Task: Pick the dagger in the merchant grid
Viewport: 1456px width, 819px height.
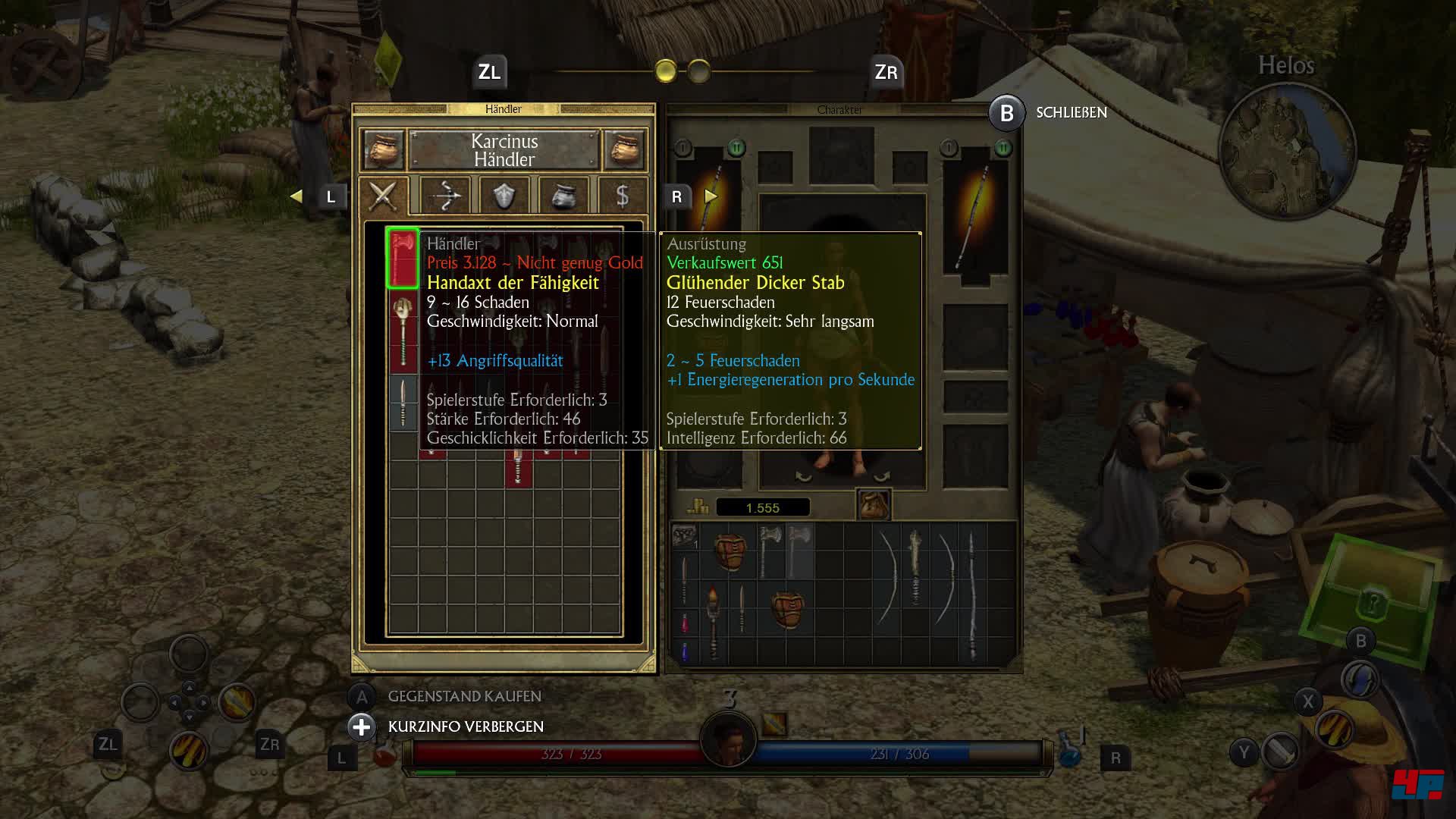Action: [x=403, y=403]
